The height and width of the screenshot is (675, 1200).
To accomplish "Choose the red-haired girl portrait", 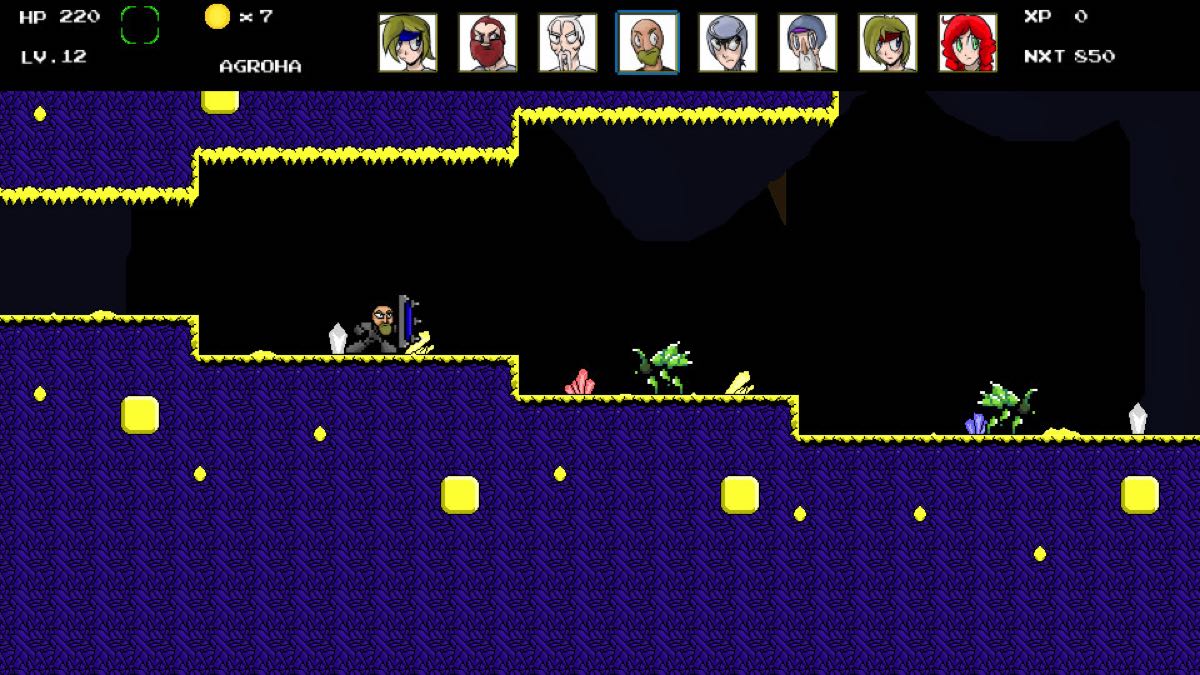I will click(968, 43).
